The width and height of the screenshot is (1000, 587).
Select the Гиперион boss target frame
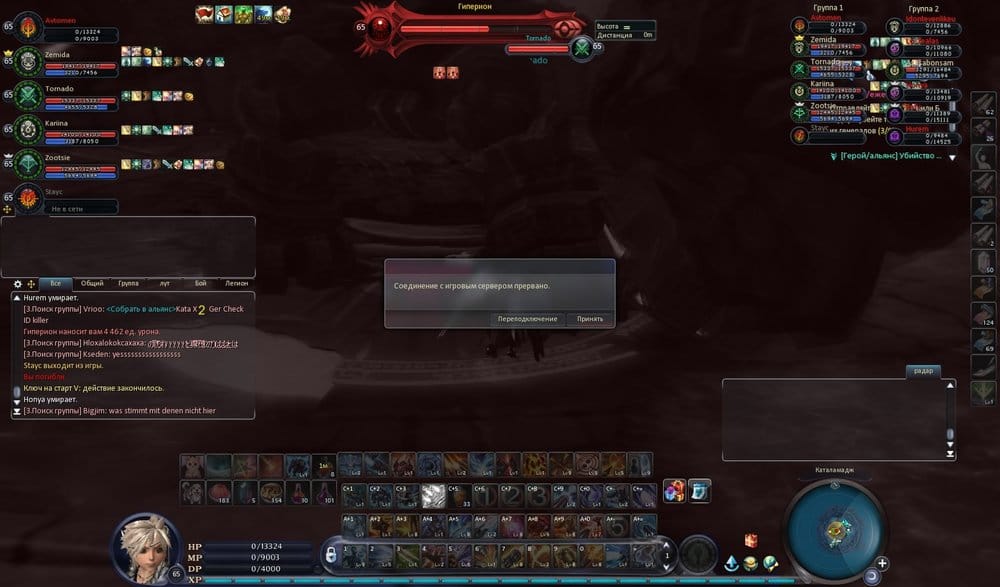coord(470,28)
